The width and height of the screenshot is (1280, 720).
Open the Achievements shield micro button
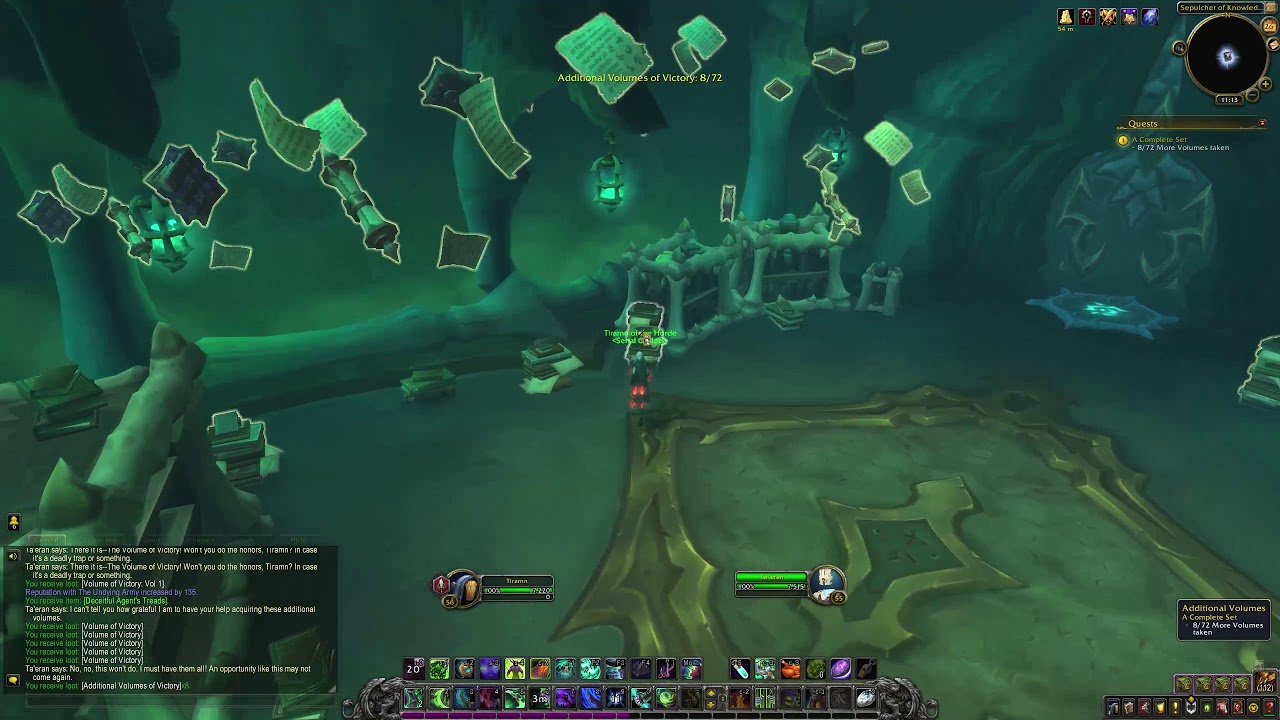point(1160,706)
